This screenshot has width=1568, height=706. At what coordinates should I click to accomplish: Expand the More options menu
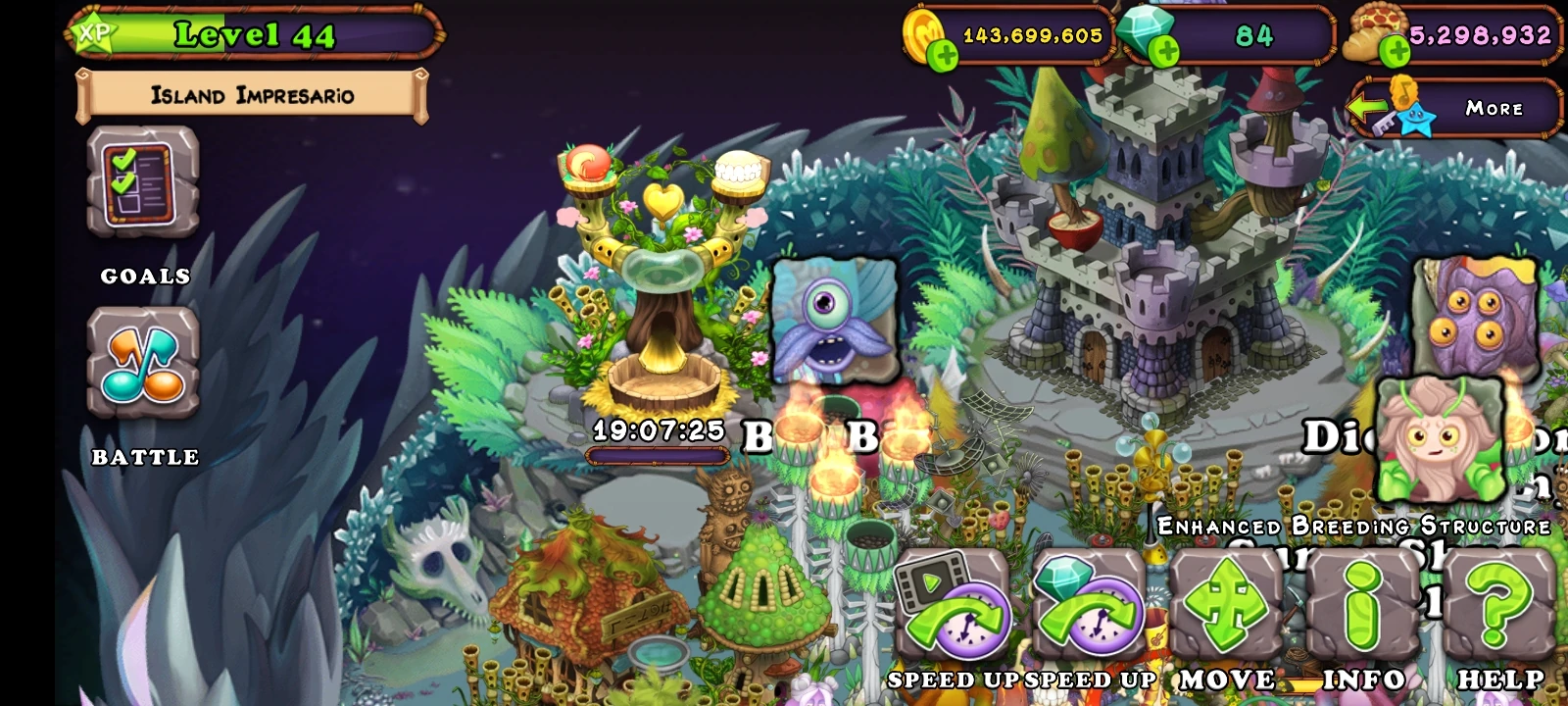pos(1494,110)
